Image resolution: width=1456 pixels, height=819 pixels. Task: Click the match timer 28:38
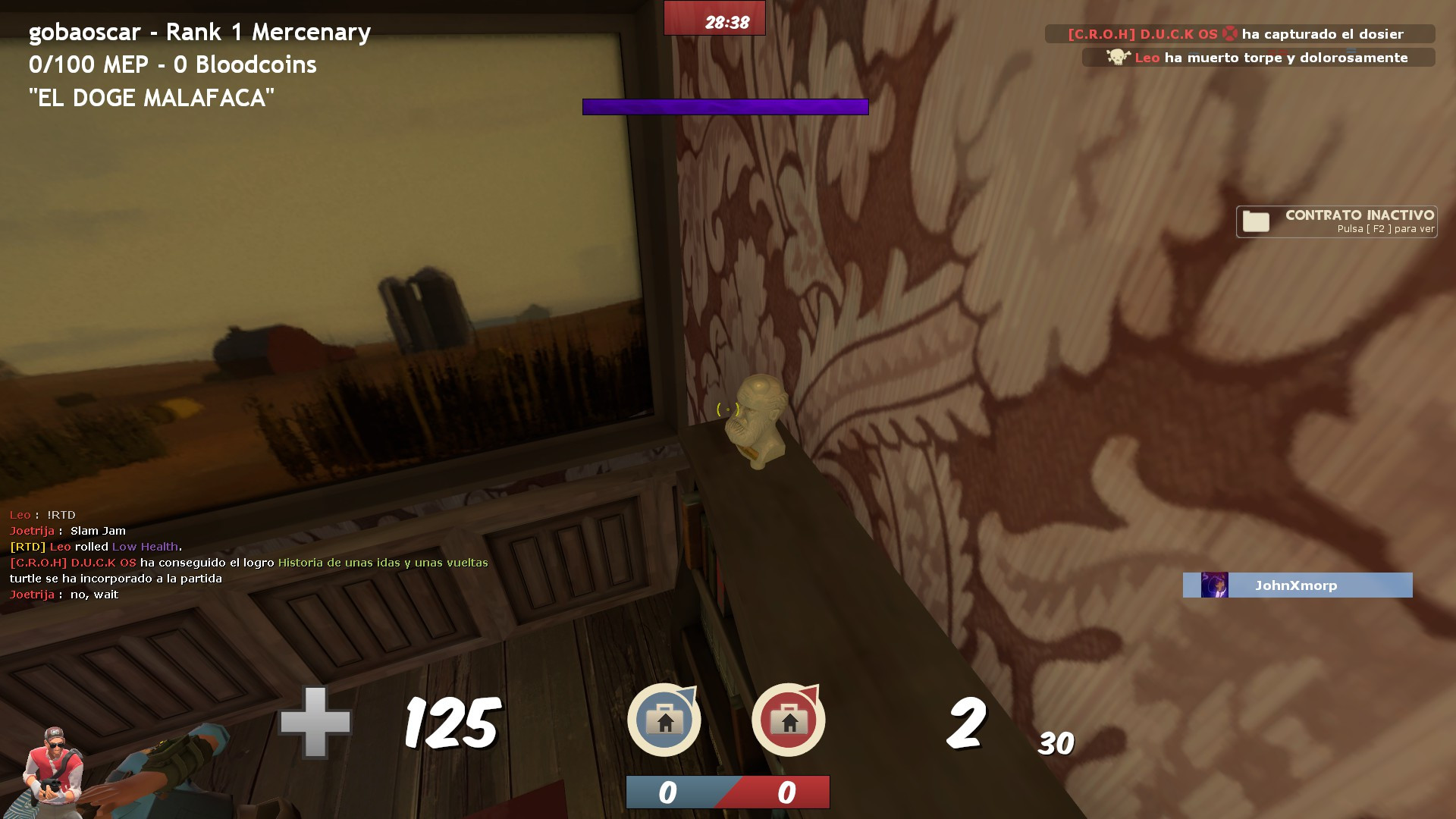726,20
